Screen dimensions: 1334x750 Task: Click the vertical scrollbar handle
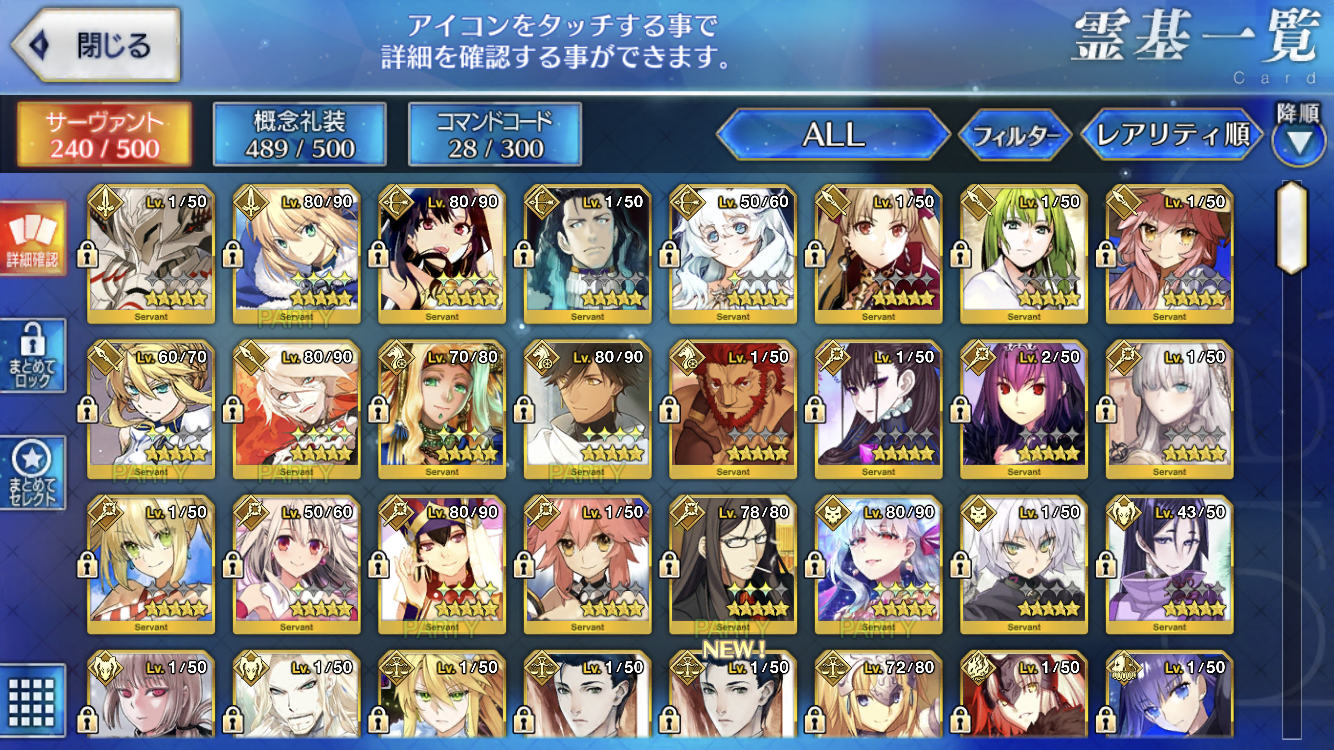click(1292, 227)
